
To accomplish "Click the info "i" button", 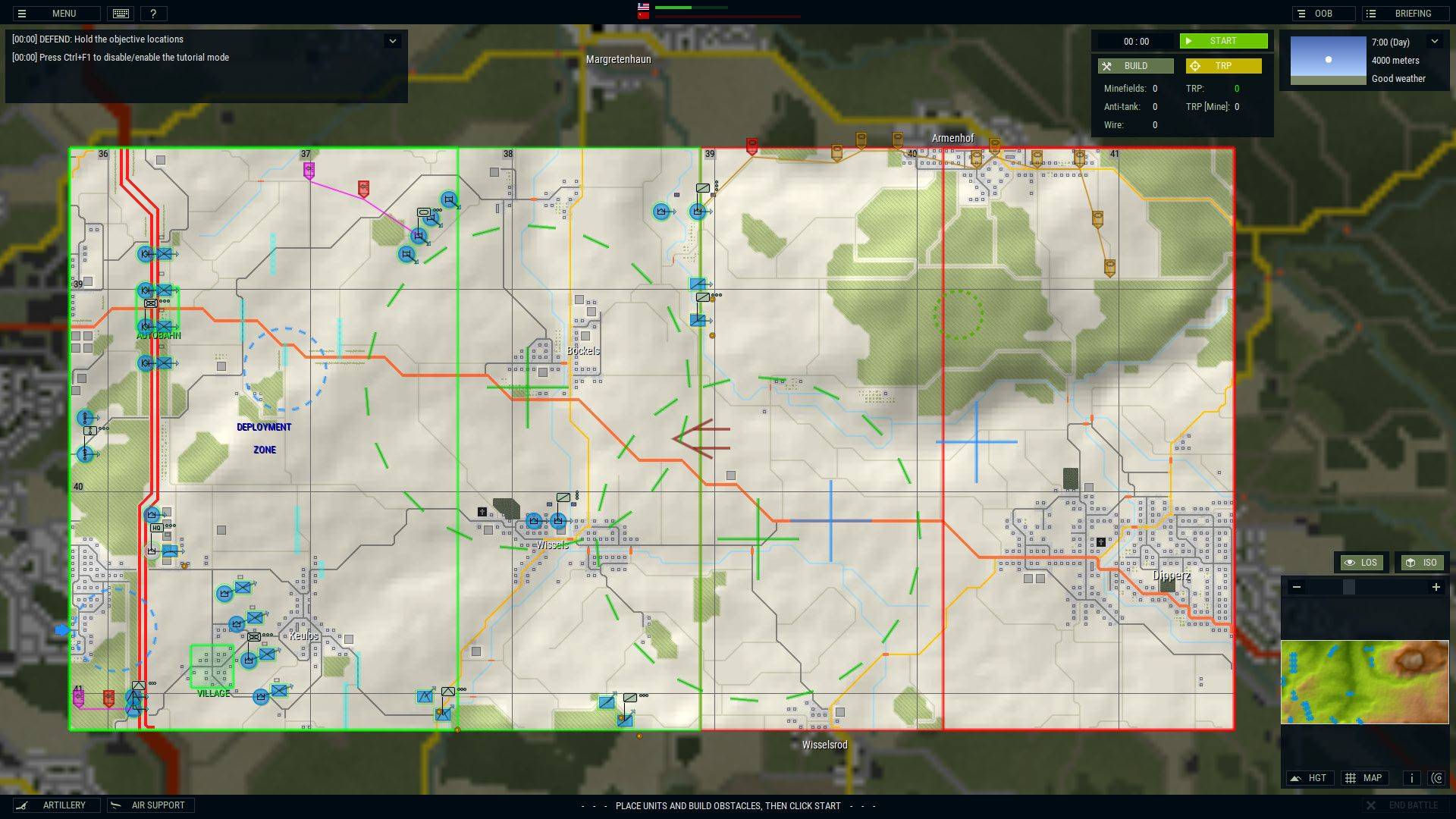I will click(1411, 778).
